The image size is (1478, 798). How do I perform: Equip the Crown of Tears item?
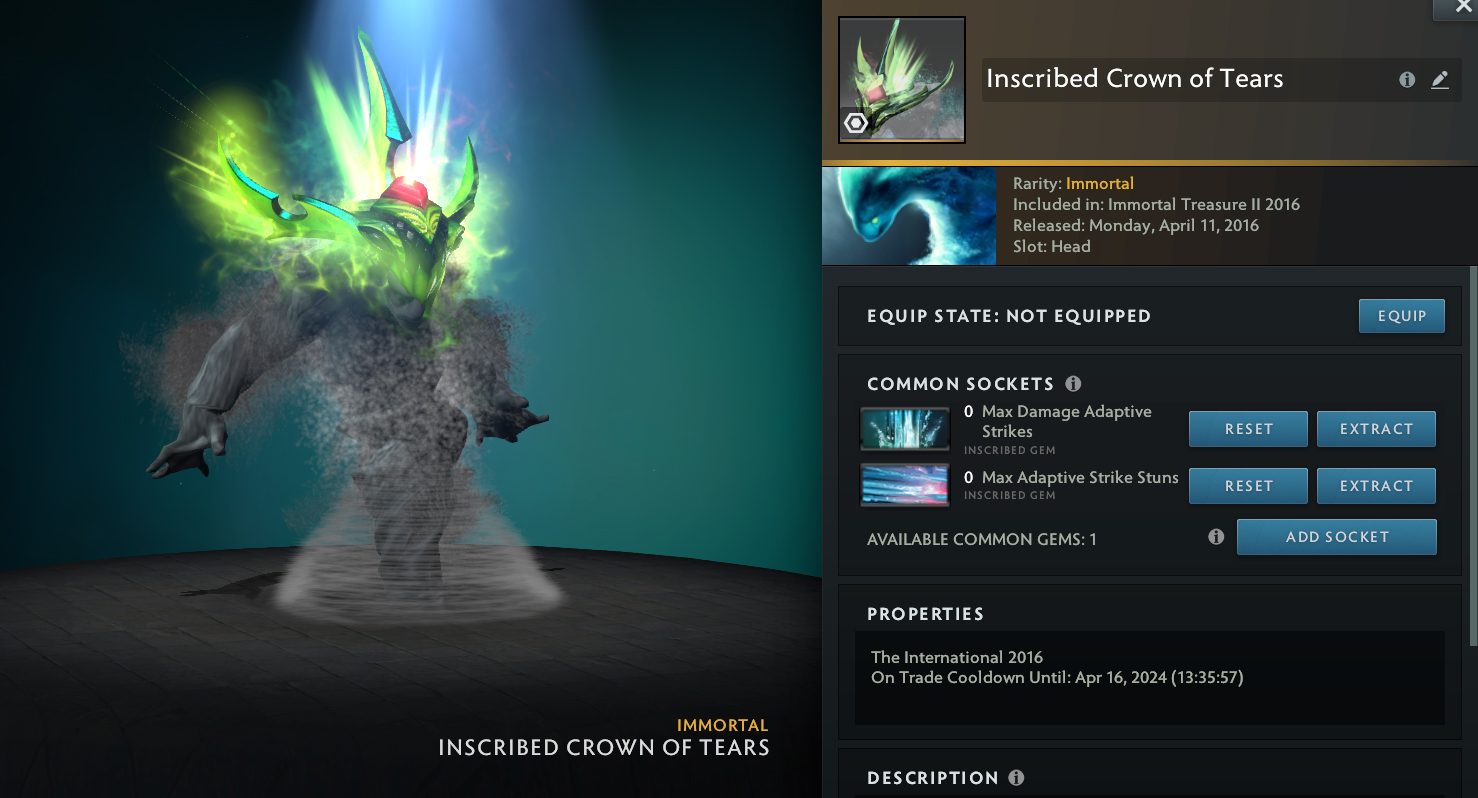pos(1401,316)
